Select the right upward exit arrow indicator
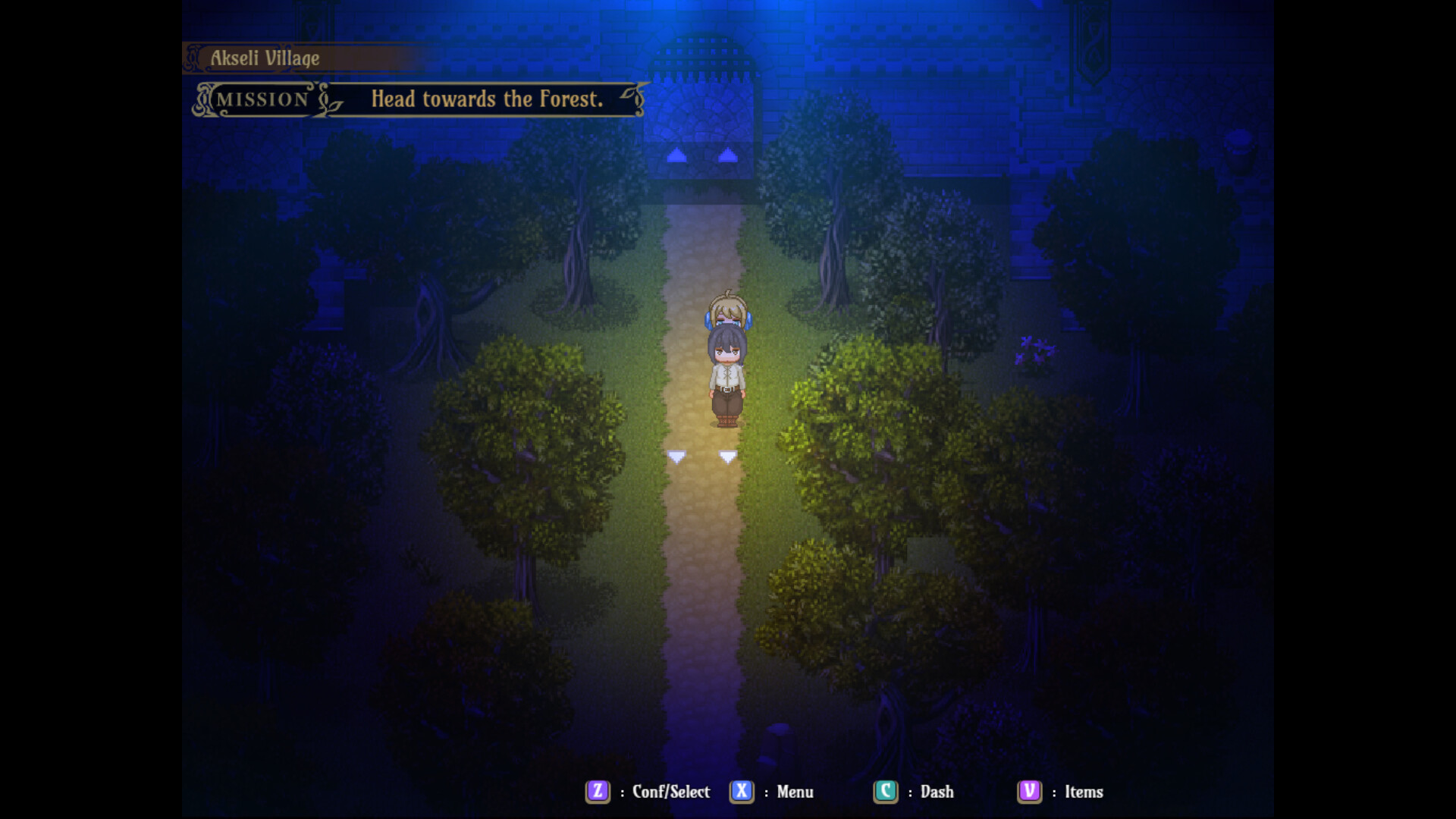 tap(728, 155)
